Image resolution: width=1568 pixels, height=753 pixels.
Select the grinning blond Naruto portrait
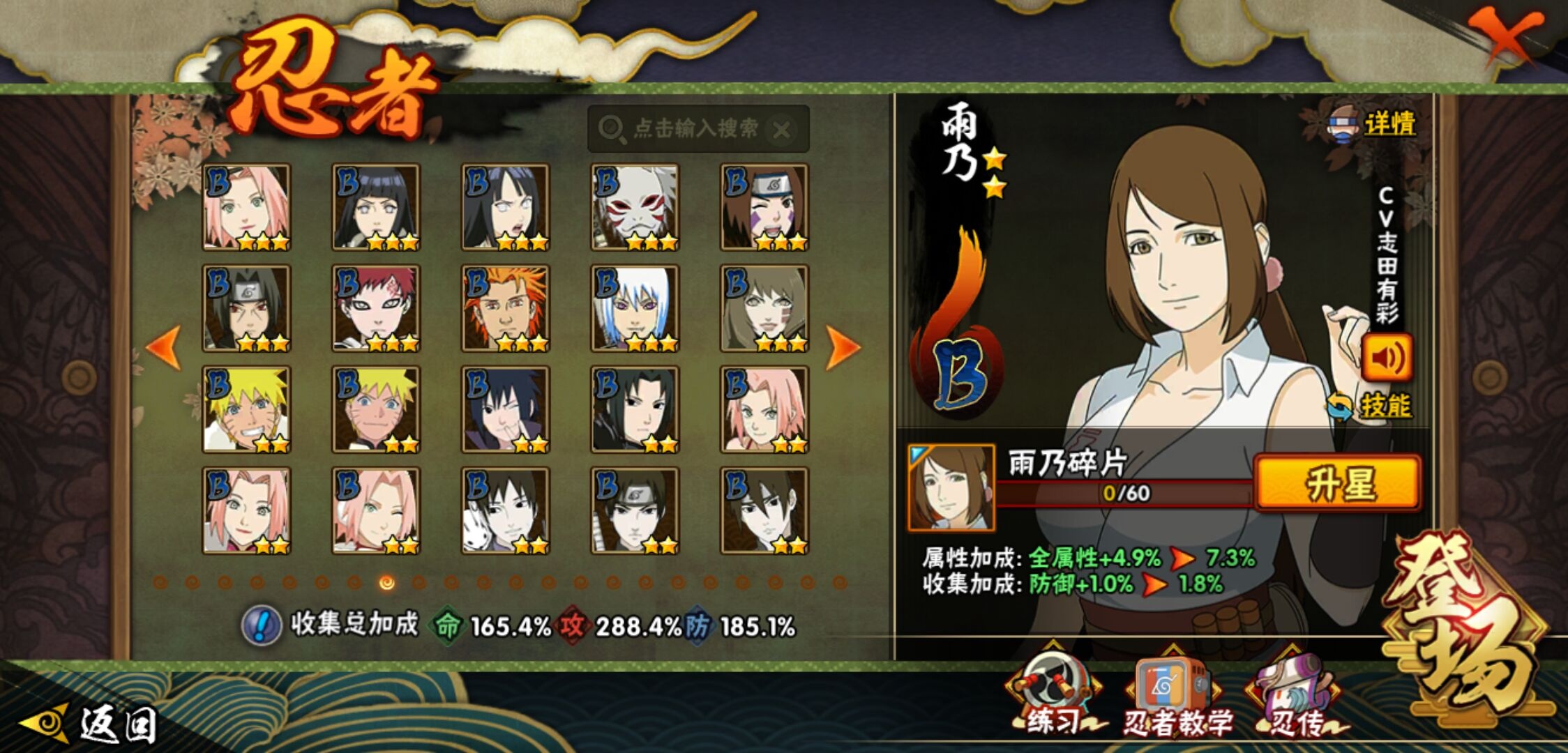point(246,409)
